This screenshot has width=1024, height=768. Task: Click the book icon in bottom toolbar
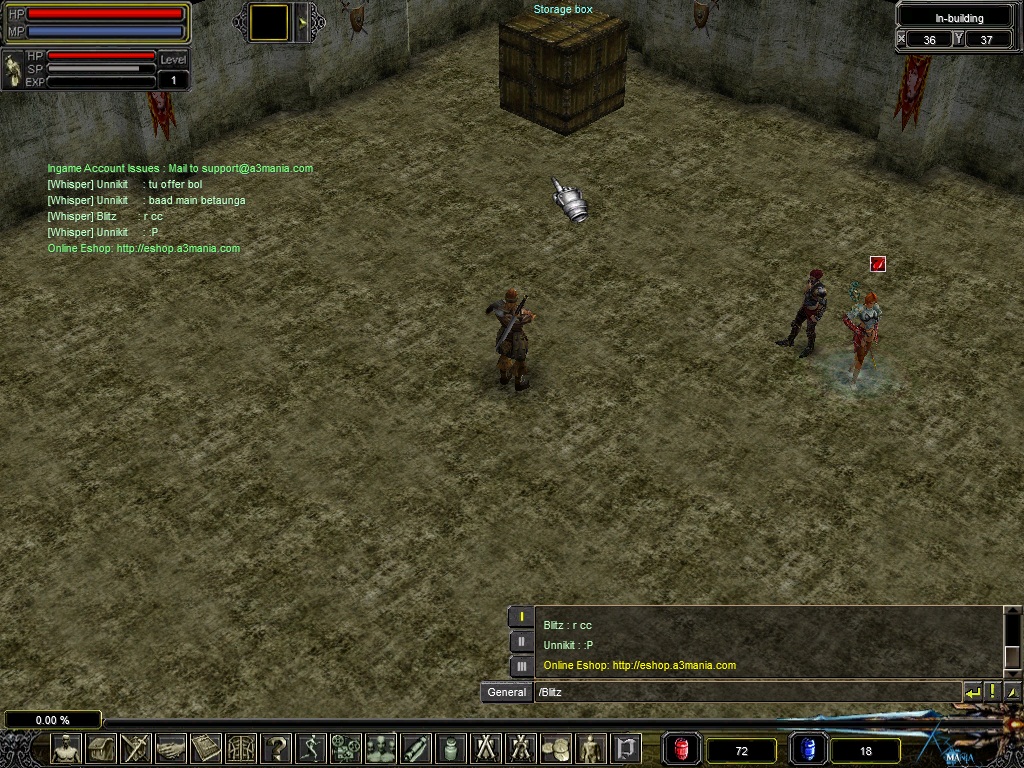click(206, 748)
